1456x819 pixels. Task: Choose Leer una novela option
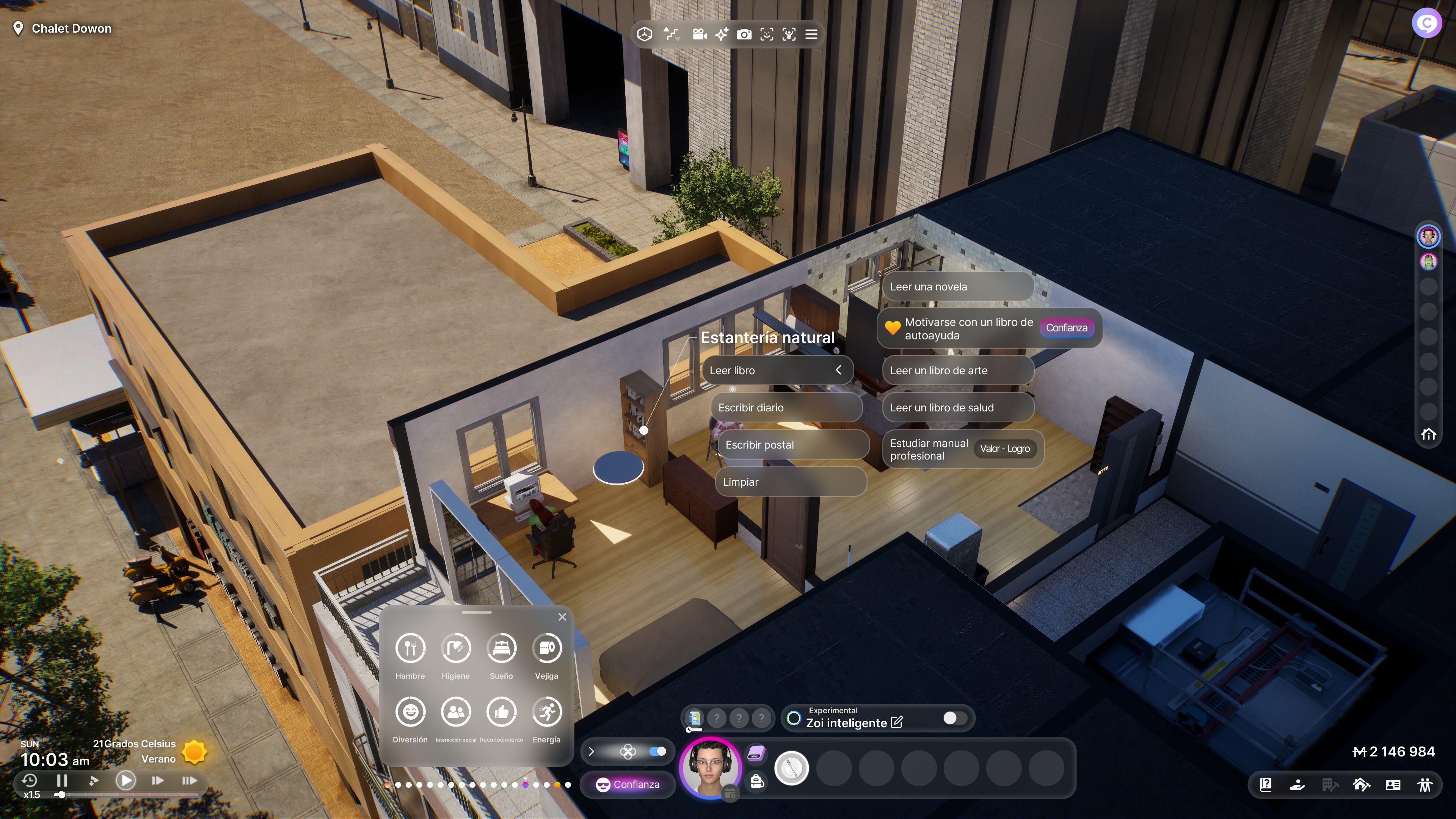click(x=957, y=287)
